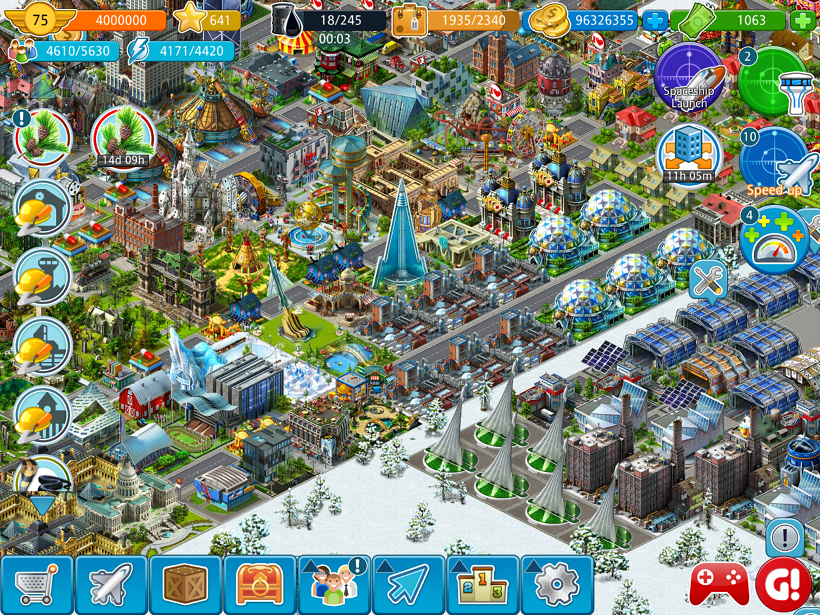Screen dimensions: 820x615
Task: Open the green control tower radar
Action: pos(773,80)
